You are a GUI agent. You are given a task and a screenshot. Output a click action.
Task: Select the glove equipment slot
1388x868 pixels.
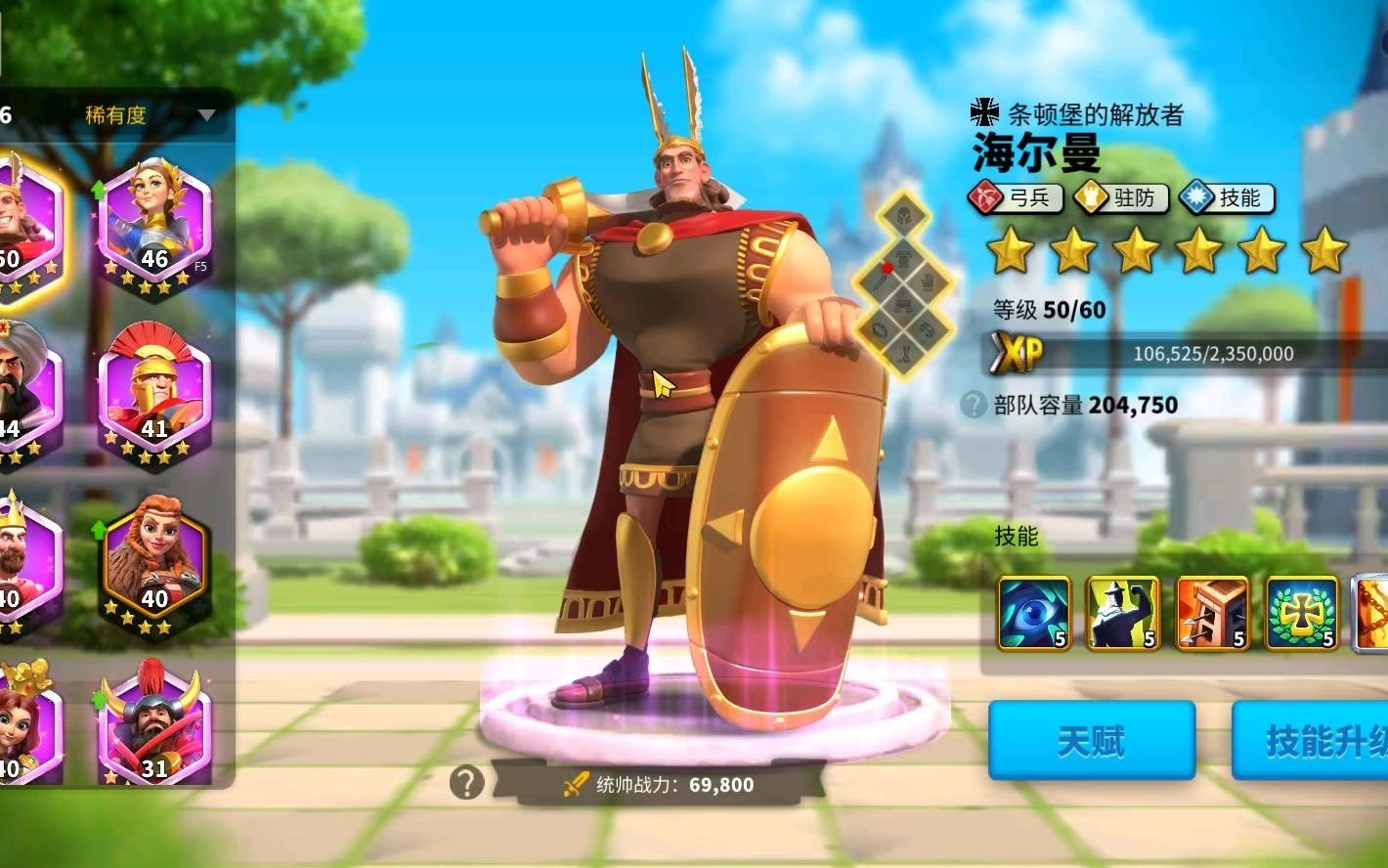pyautogui.click(x=928, y=282)
